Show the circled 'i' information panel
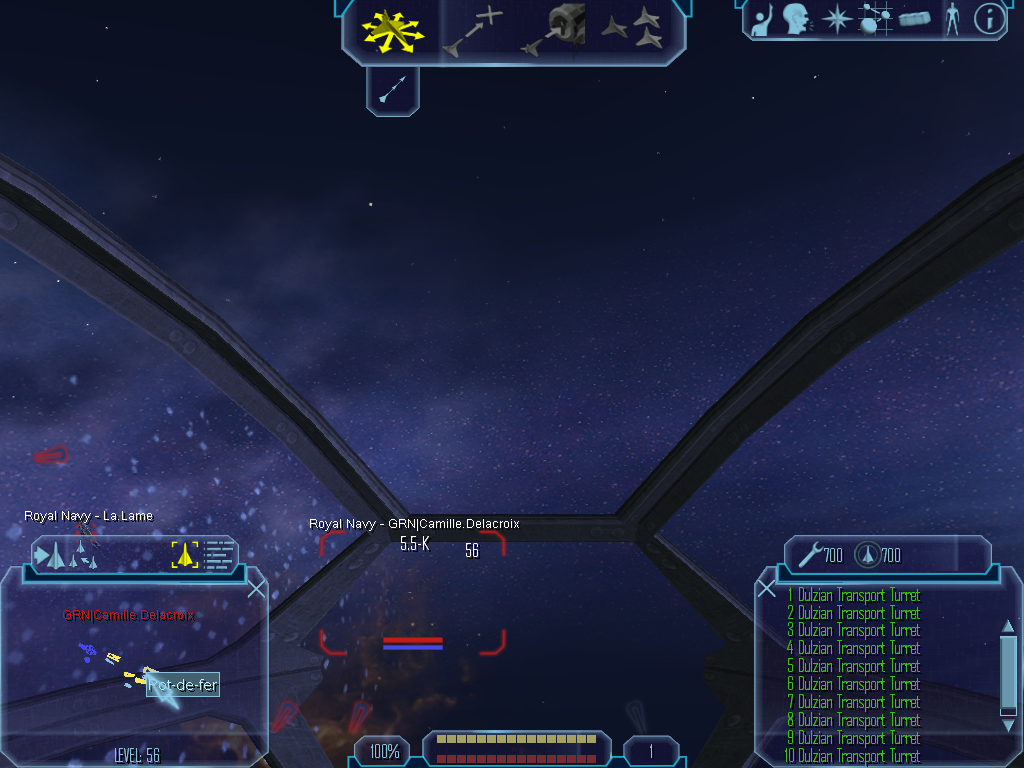Image resolution: width=1024 pixels, height=768 pixels. (x=989, y=19)
